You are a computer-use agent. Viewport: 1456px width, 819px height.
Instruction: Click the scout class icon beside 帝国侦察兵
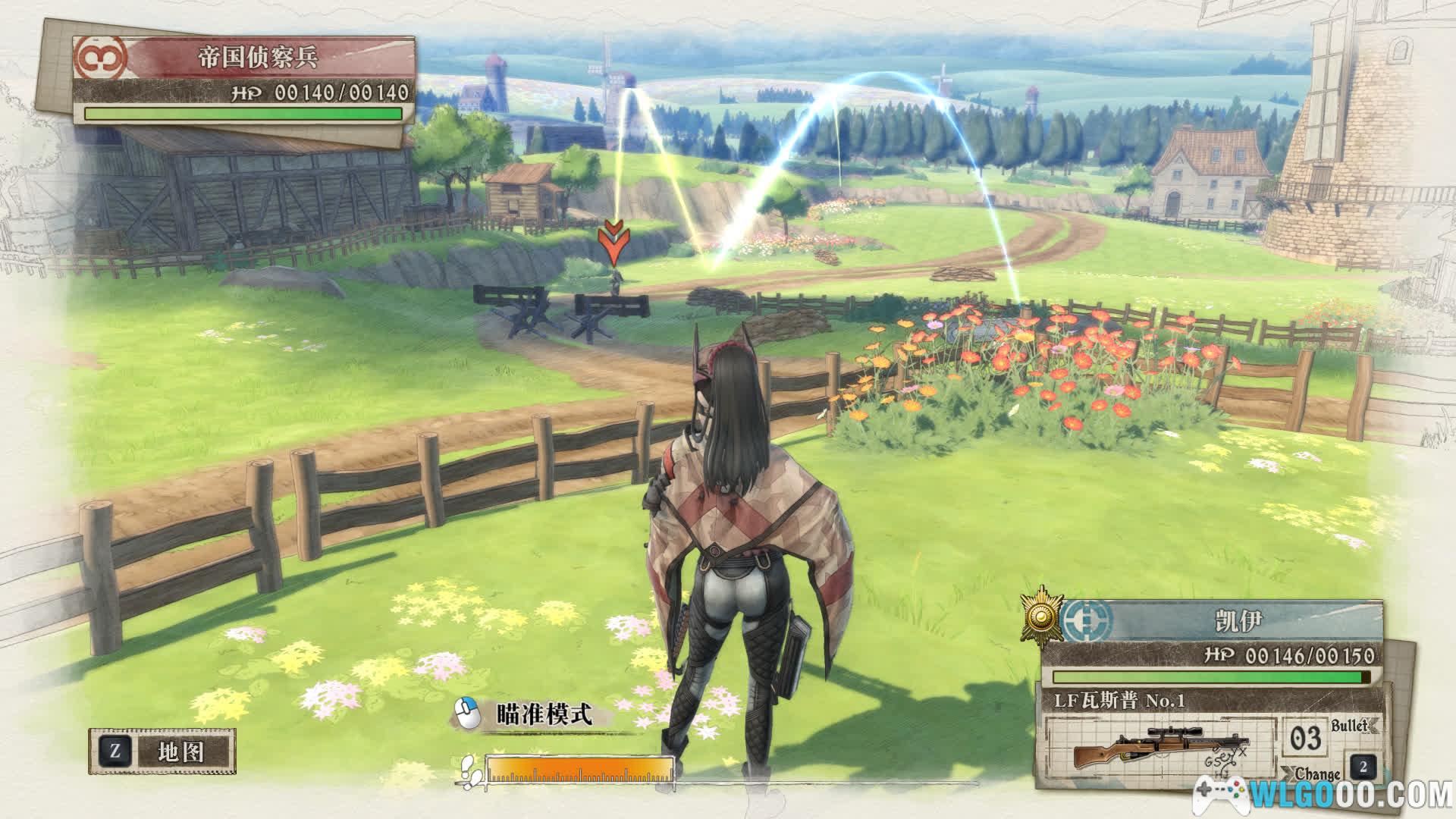(x=99, y=58)
